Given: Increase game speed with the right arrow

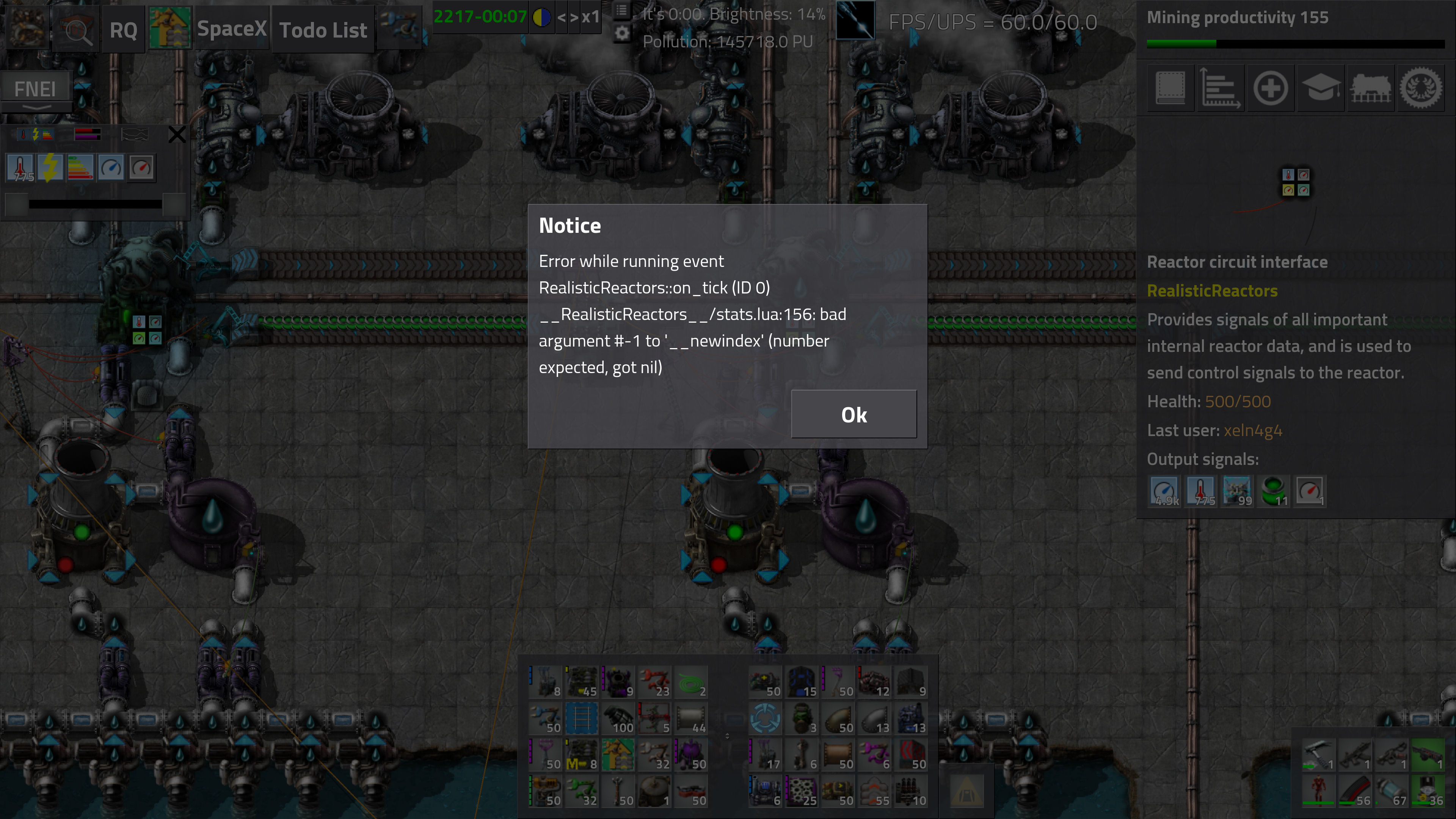Looking at the screenshot, I should 574,17.
